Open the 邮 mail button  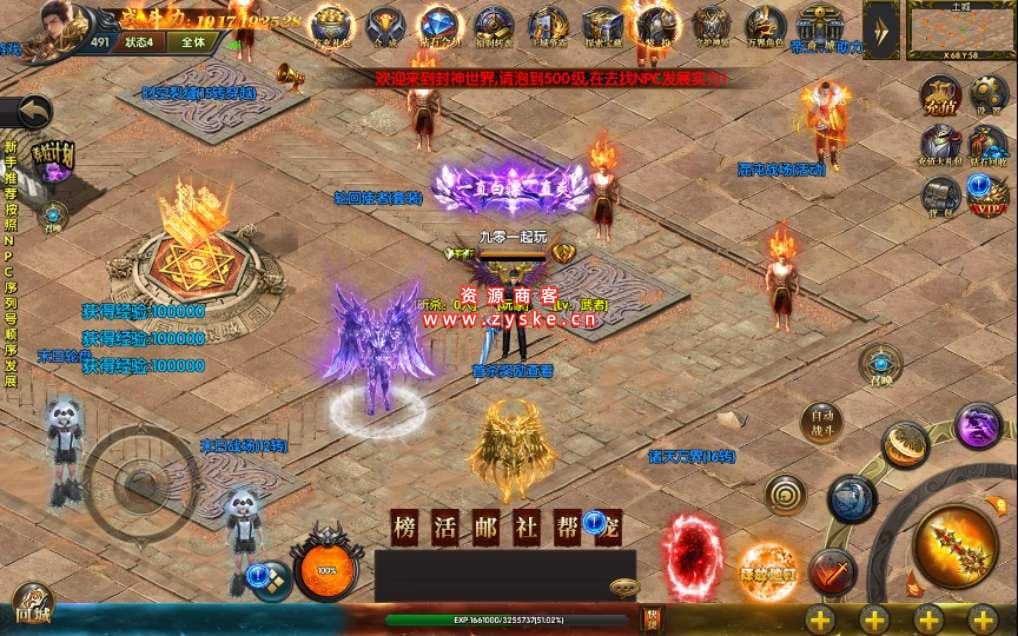click(486, 528)
